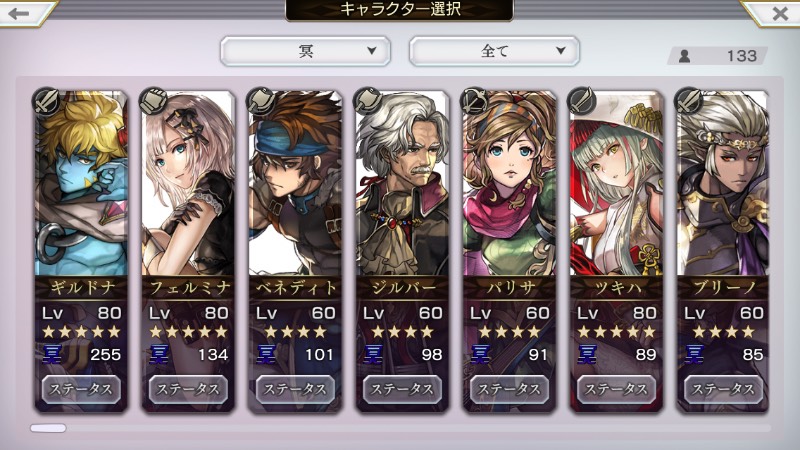Viewport: 800px width, 450px height.
Task: Select the パリサ character card
Action: pyautogui.click(x=510, y=190)
